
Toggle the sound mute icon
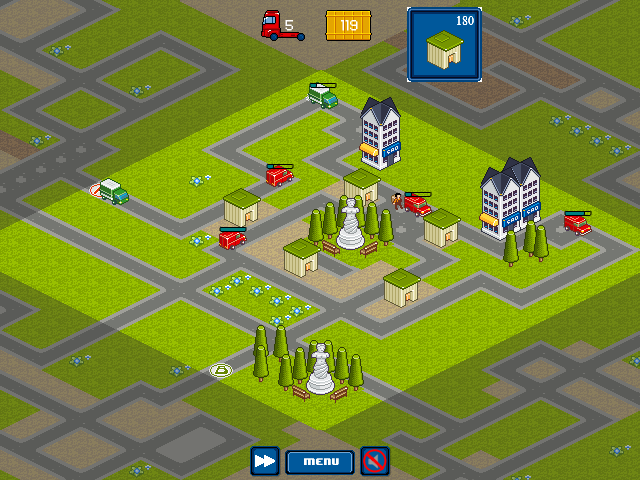375,461
